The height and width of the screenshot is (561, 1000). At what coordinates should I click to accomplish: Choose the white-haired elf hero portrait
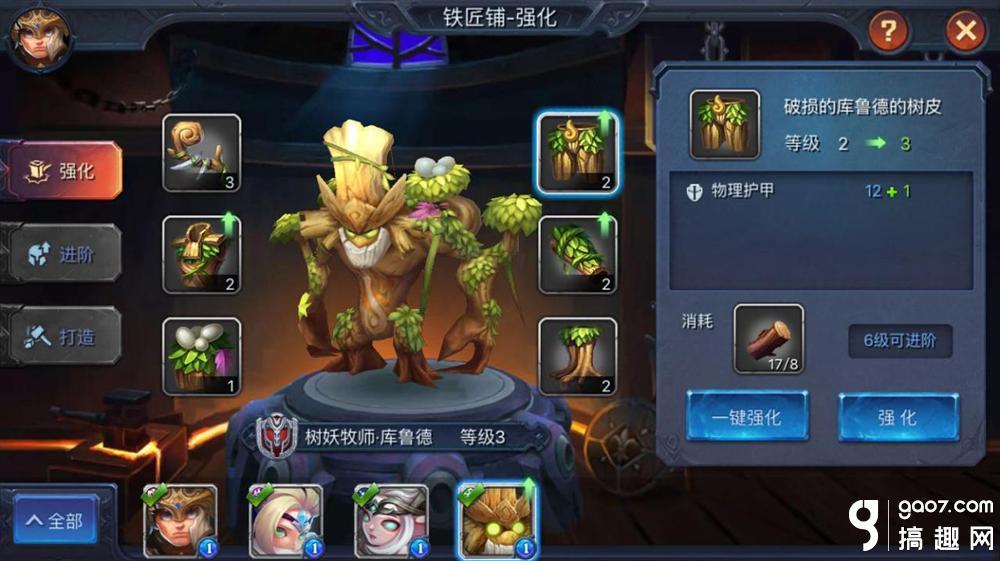pyautogui.click(x=391, y=520)
